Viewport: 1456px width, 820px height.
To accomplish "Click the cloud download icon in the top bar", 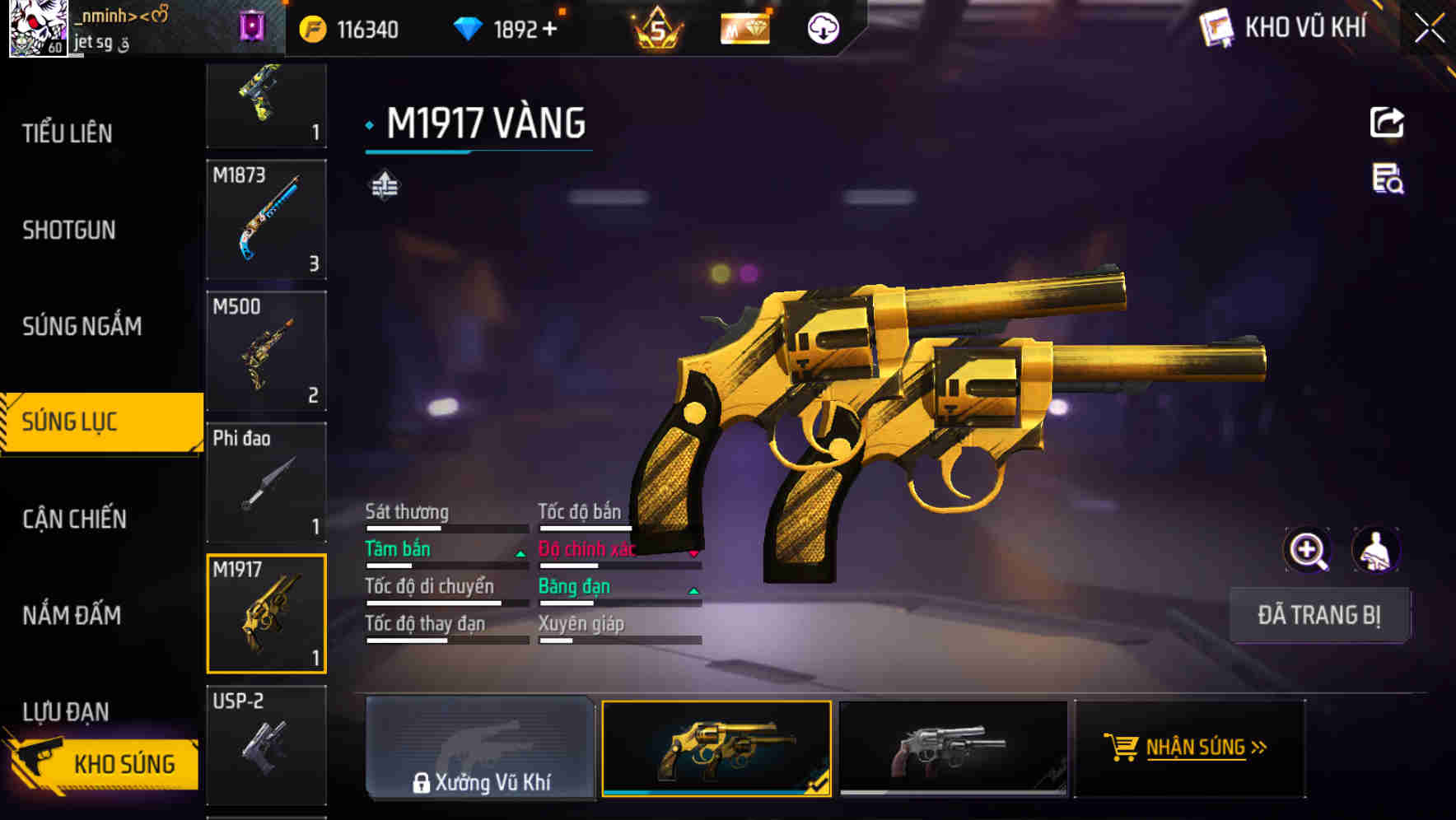I will click(x=822, y=30).
